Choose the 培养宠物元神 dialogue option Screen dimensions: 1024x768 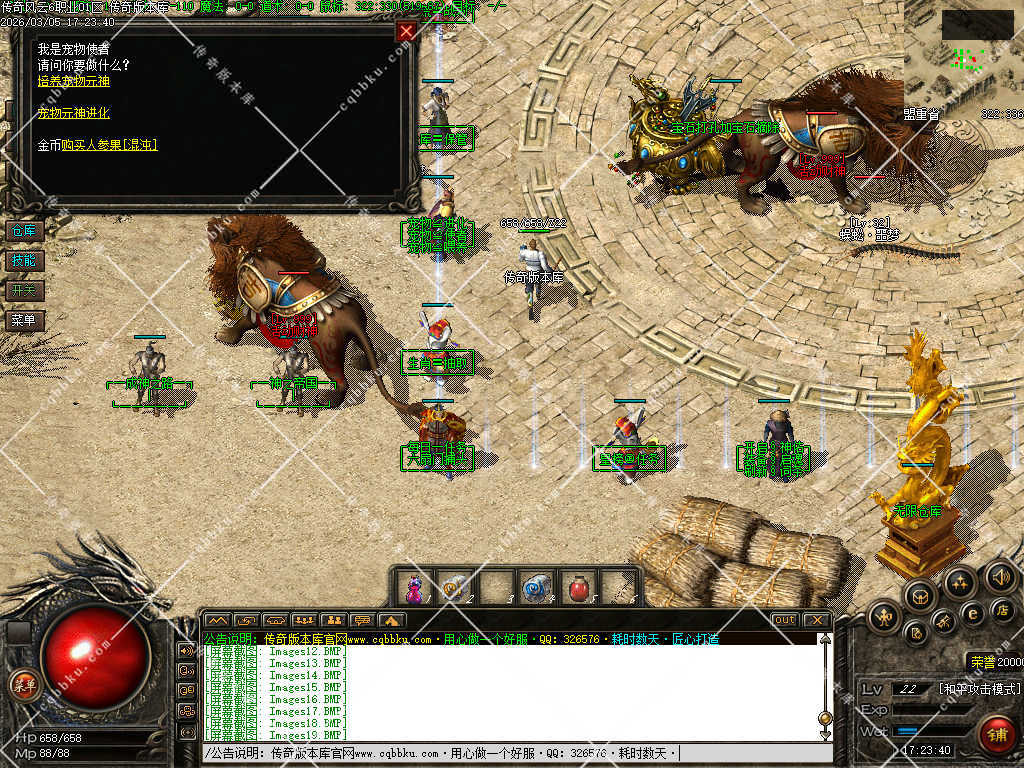click(74, 81)
